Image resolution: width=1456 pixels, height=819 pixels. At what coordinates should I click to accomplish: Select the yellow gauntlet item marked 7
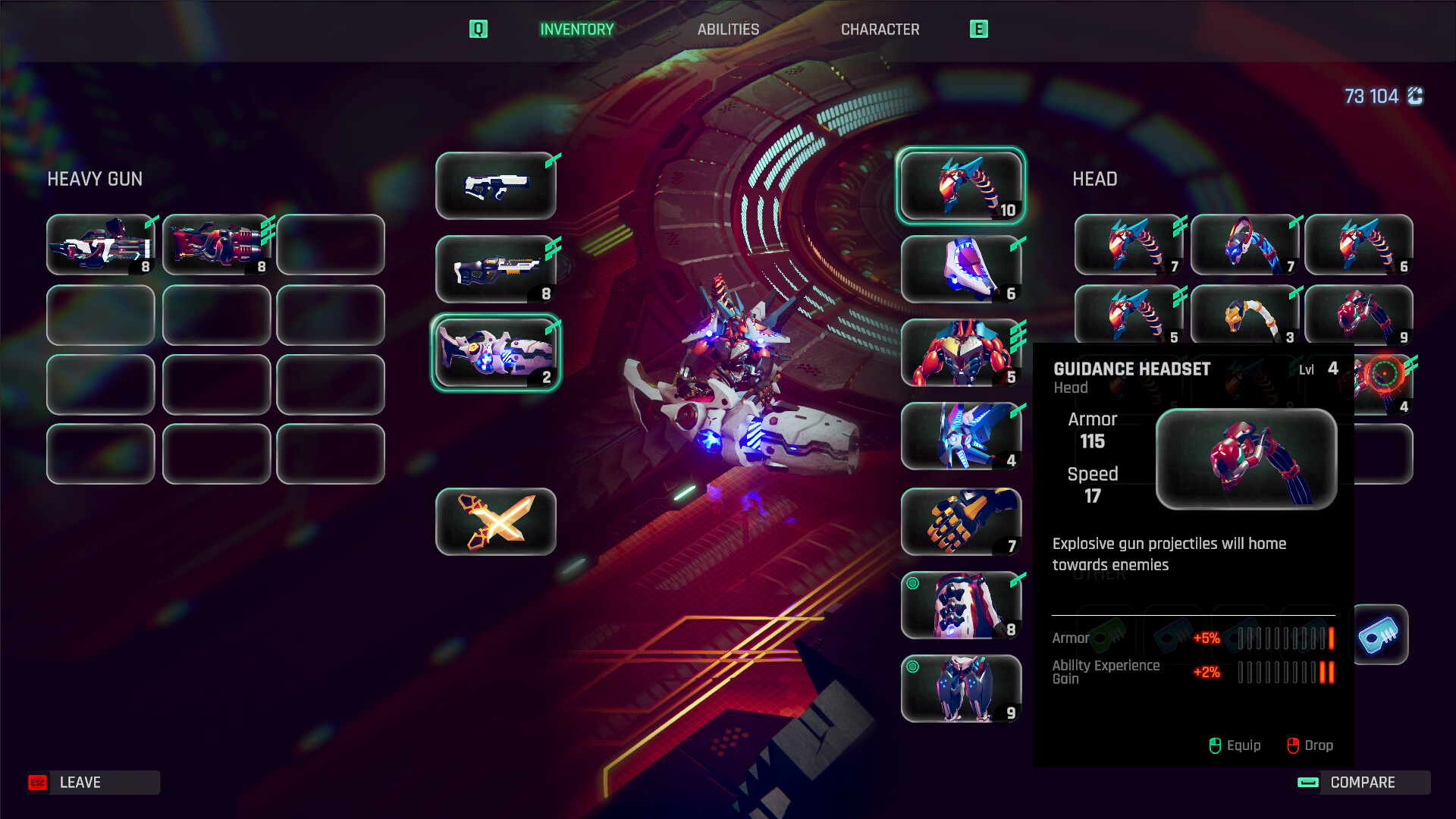tap(960, 521)
